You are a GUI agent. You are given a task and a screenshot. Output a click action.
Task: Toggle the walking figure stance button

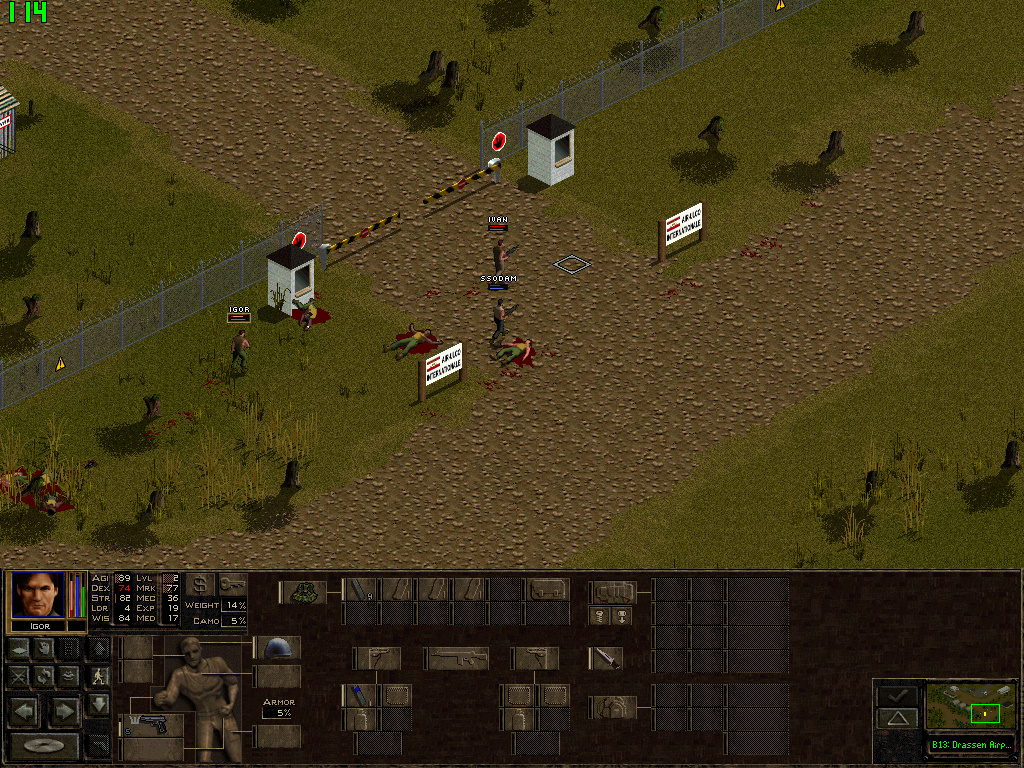click(98, 677)
